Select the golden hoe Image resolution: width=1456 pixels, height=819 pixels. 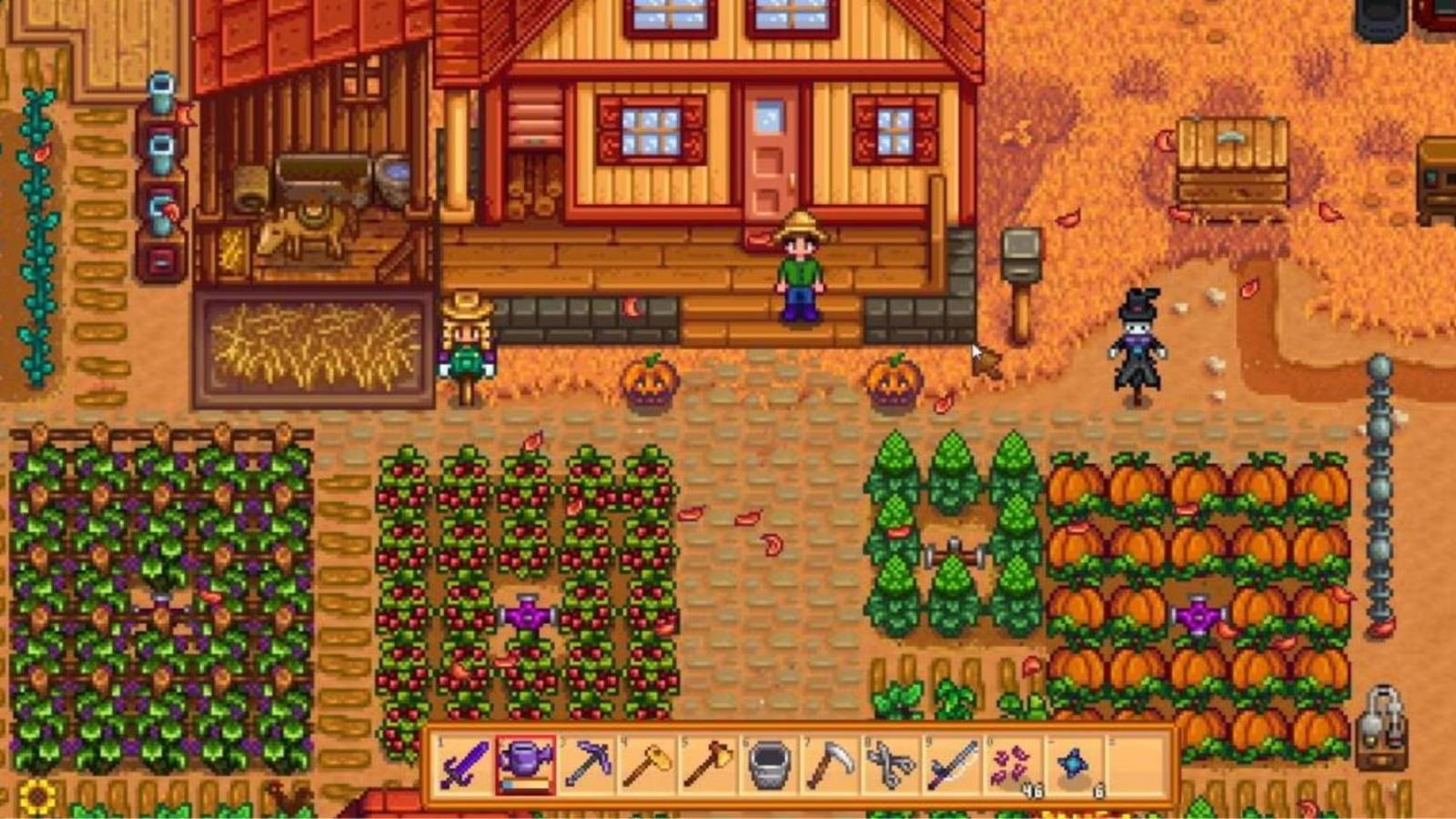point(648,764)
